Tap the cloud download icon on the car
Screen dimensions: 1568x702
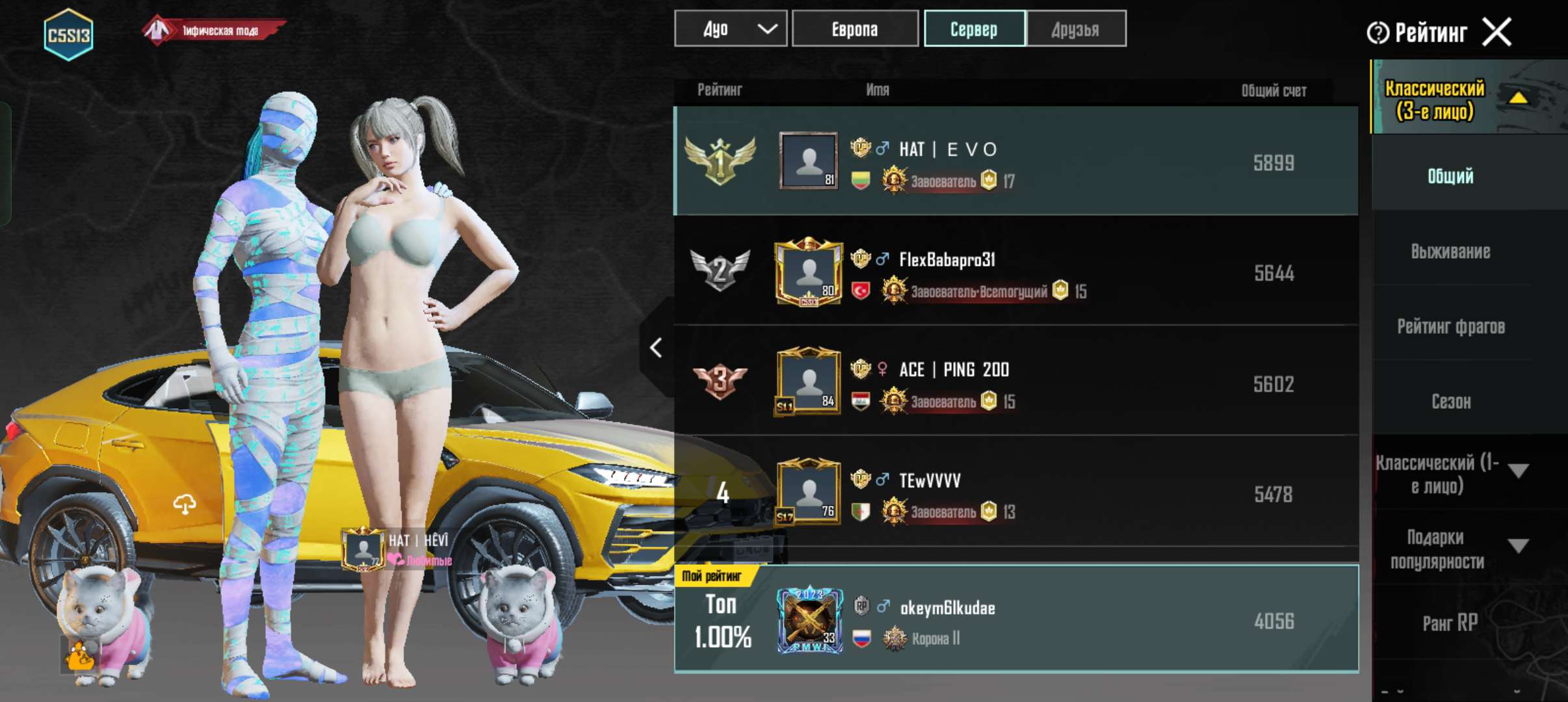(x=187, y=504)
